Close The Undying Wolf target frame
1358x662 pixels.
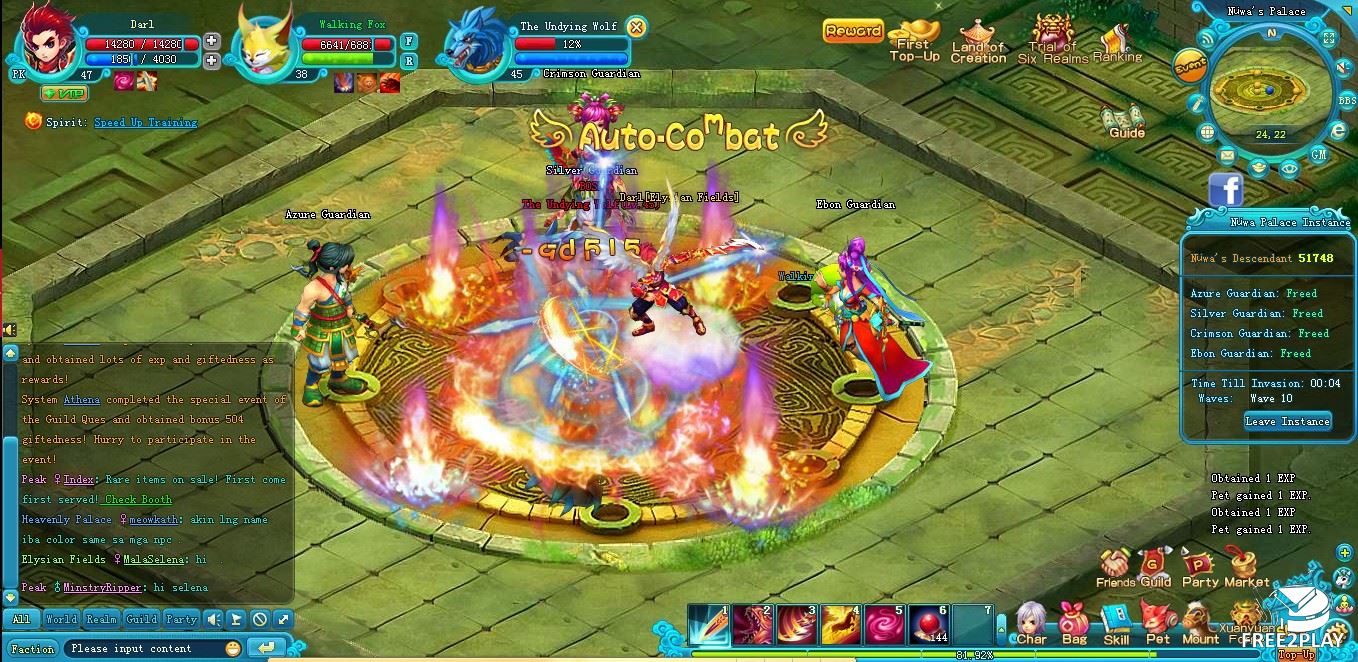click(636, 27)
